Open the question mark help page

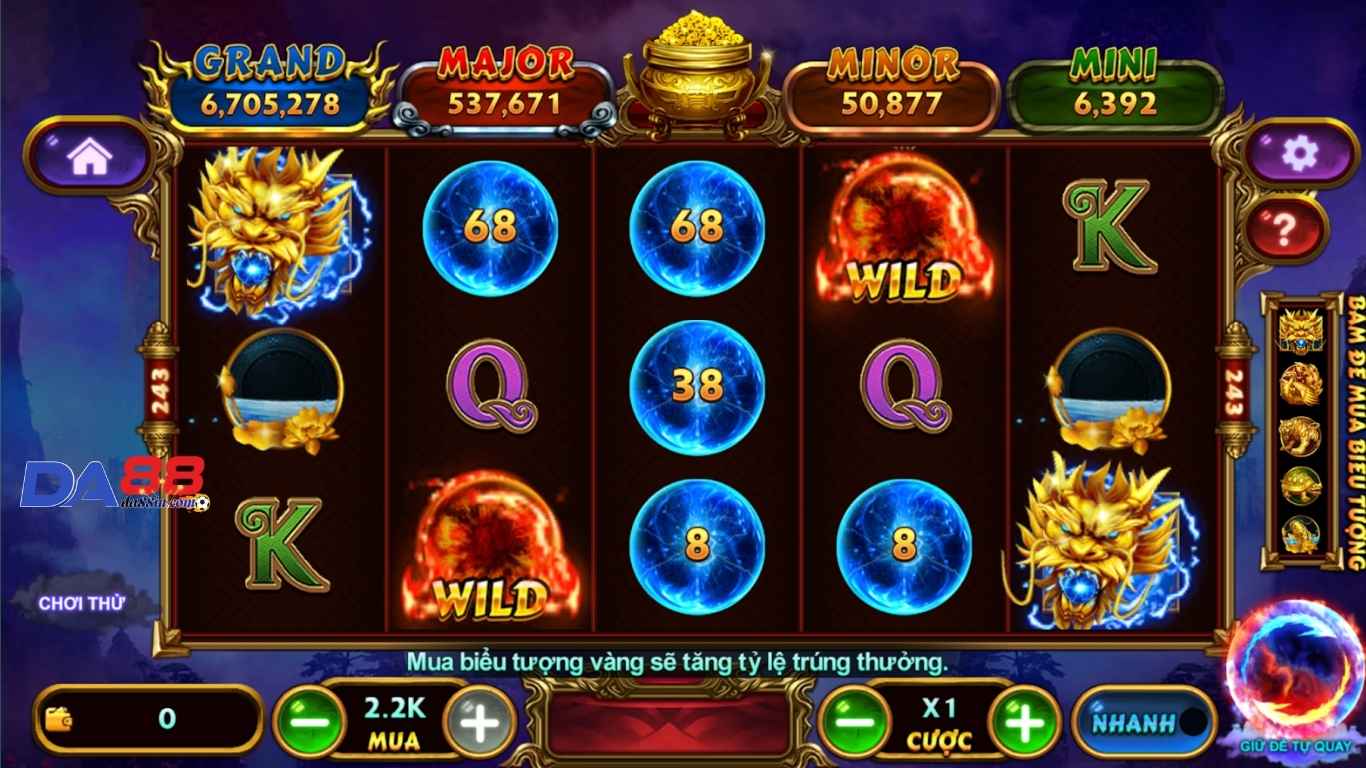pyautogui.click(x=1285, y=231)
